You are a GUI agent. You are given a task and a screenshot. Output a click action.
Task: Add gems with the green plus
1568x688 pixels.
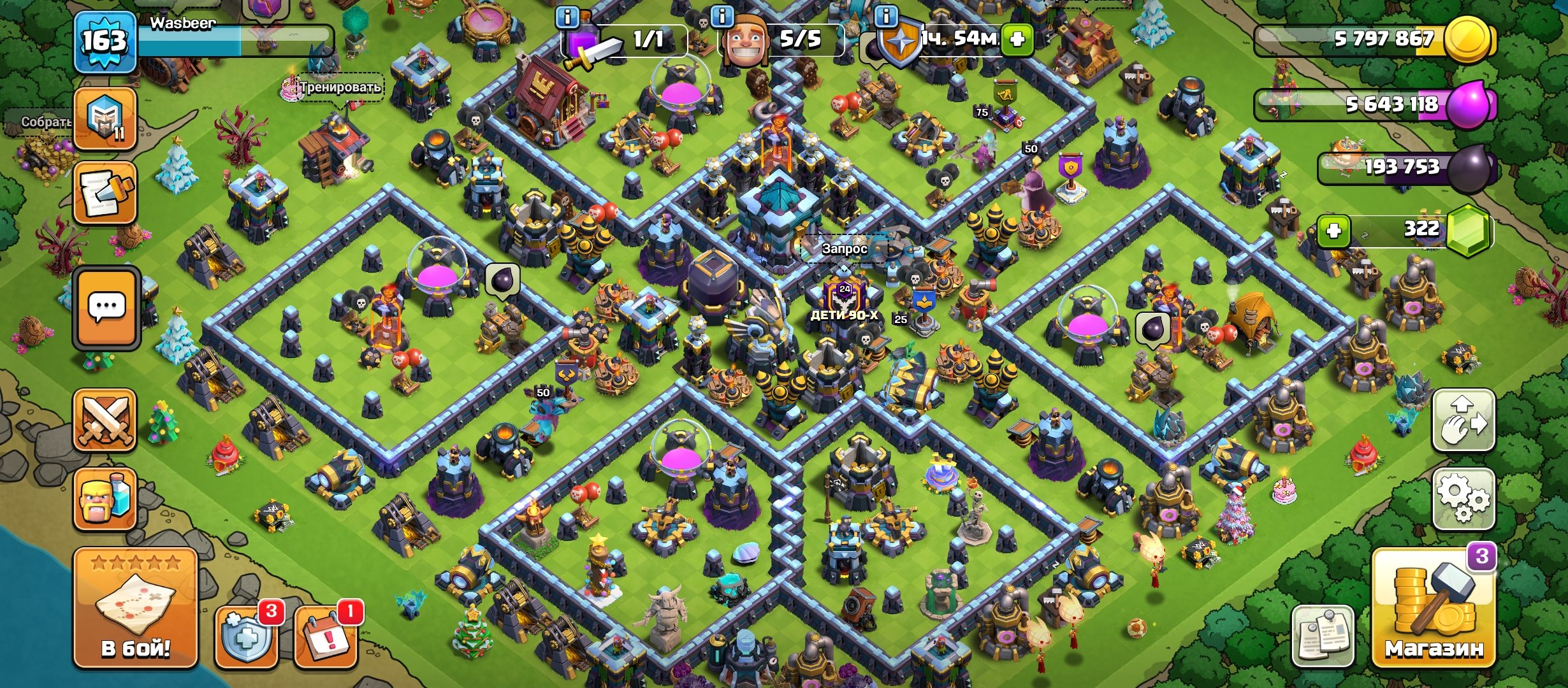point(1333,230)
